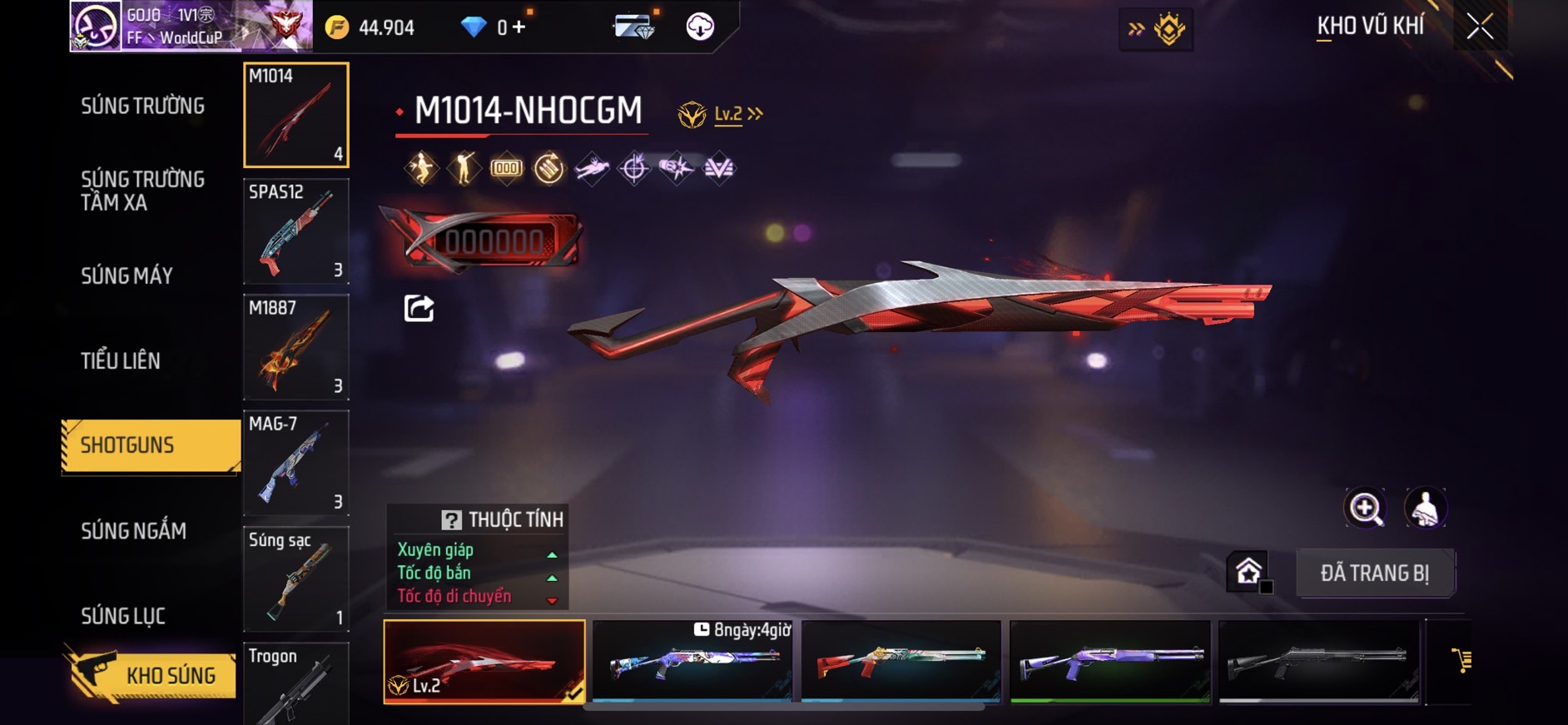Select the Súng sạc weapon tile
This screenshot has width=1568, height=725.
click(295, 579)
